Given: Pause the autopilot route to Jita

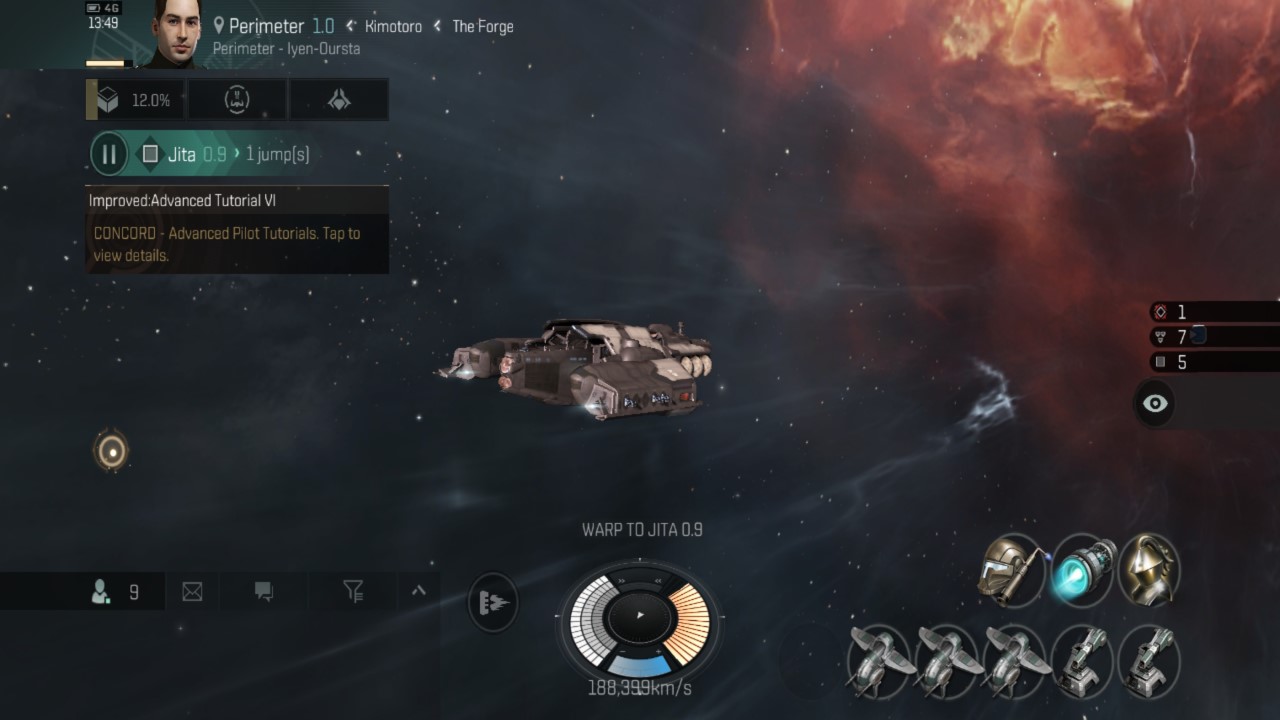Looking at the screenshot, I should click(x=109, y=154).
